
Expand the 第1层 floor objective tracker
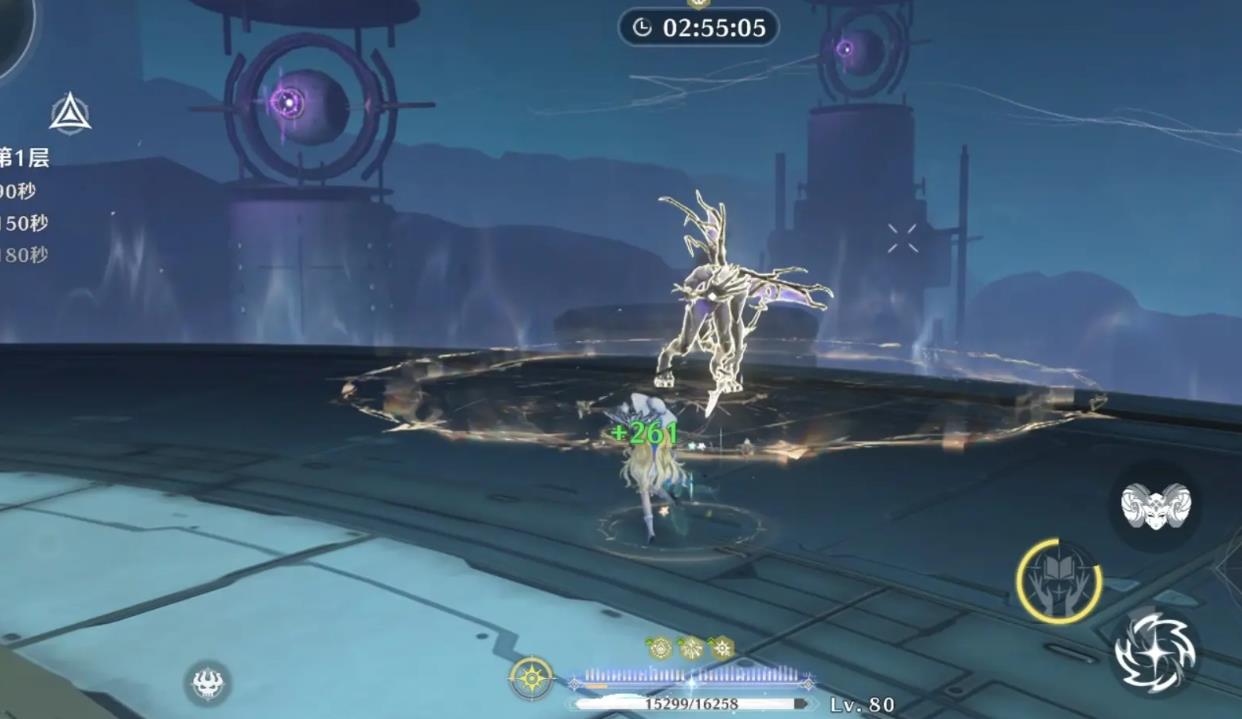(24, 157)
